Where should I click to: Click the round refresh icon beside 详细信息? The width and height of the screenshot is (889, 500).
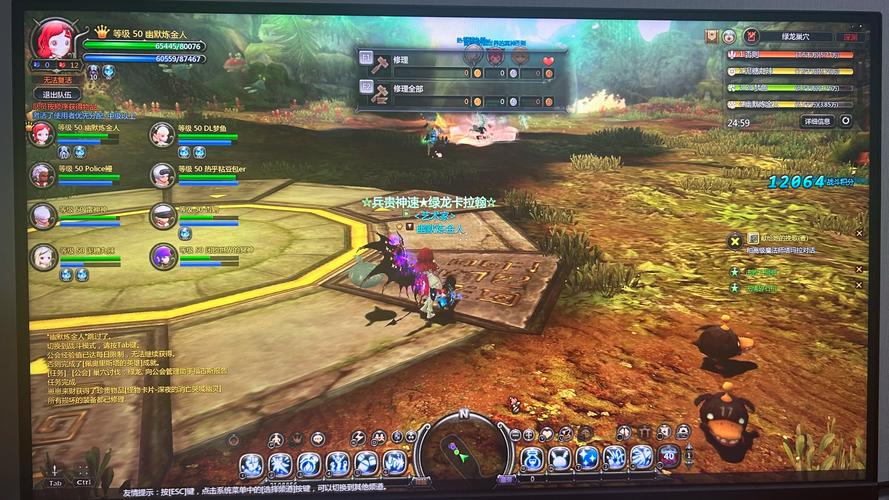pyautogui.click(x=845, y=121)
